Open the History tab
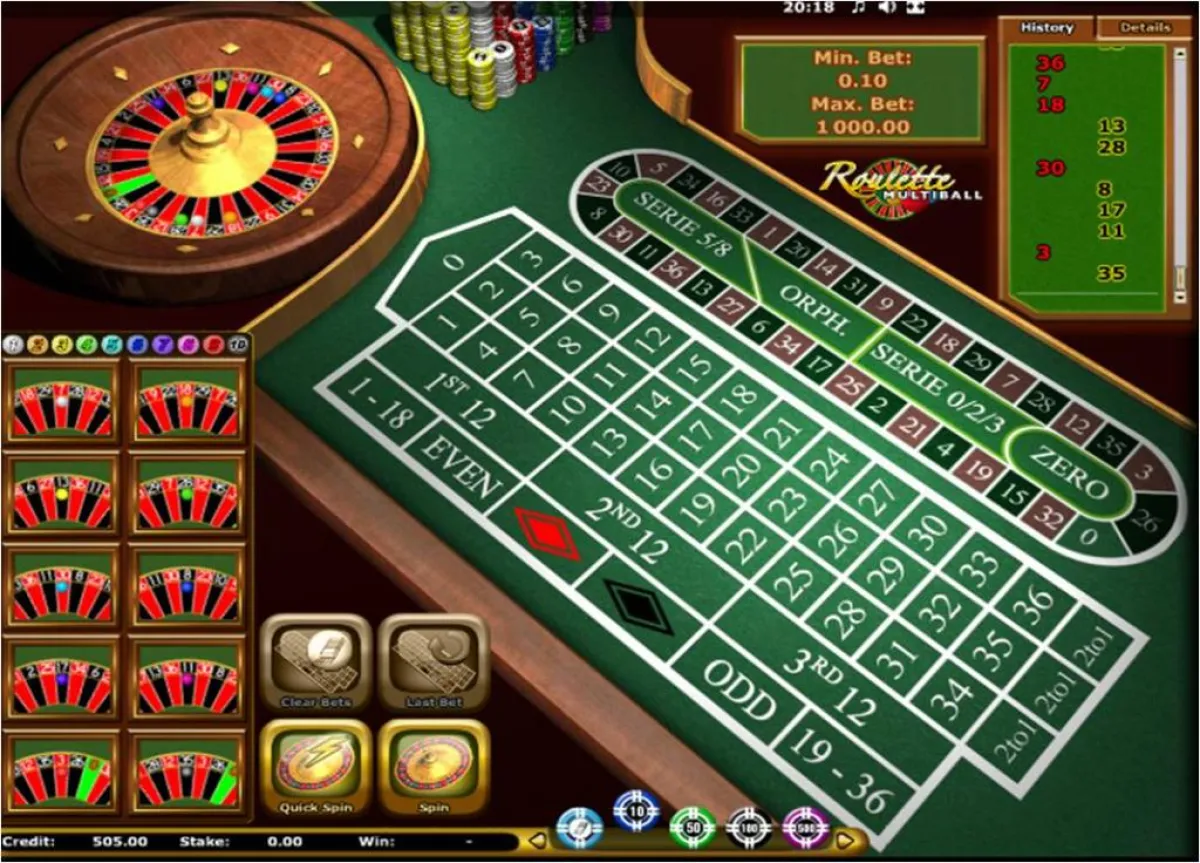 point(1046,28)
